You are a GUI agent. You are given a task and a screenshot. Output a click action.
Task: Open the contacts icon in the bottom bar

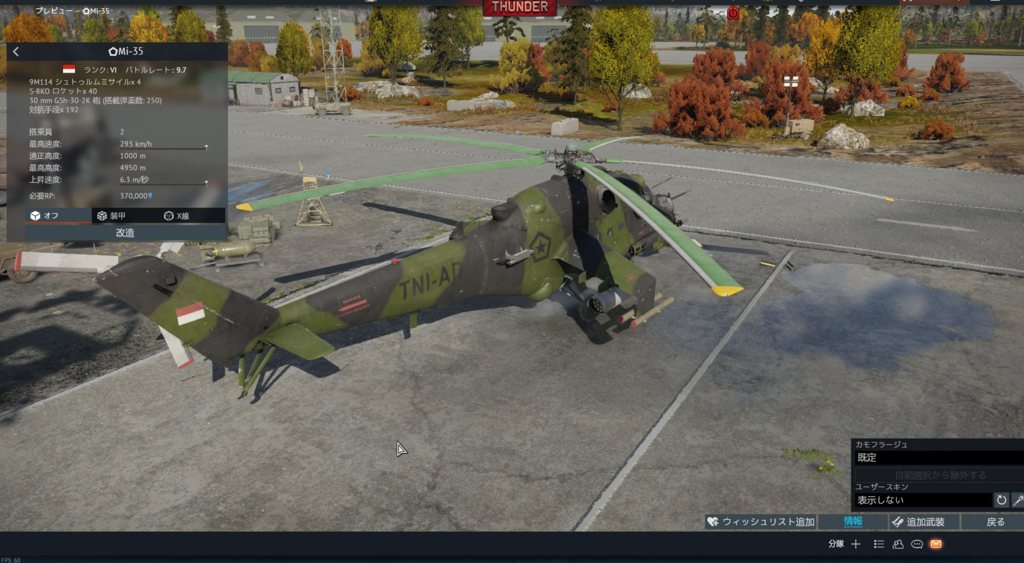pyautogui.click(x=897, y=544)
